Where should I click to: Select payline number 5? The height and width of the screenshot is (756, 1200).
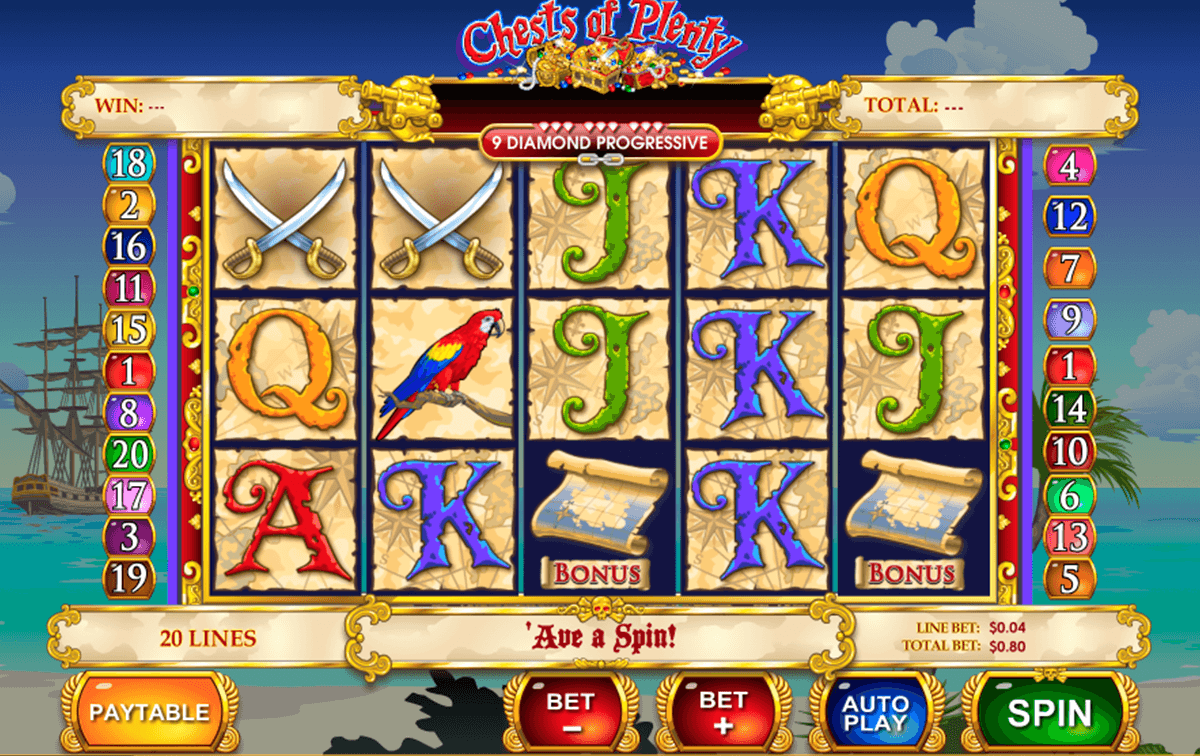pos(1069,578)
